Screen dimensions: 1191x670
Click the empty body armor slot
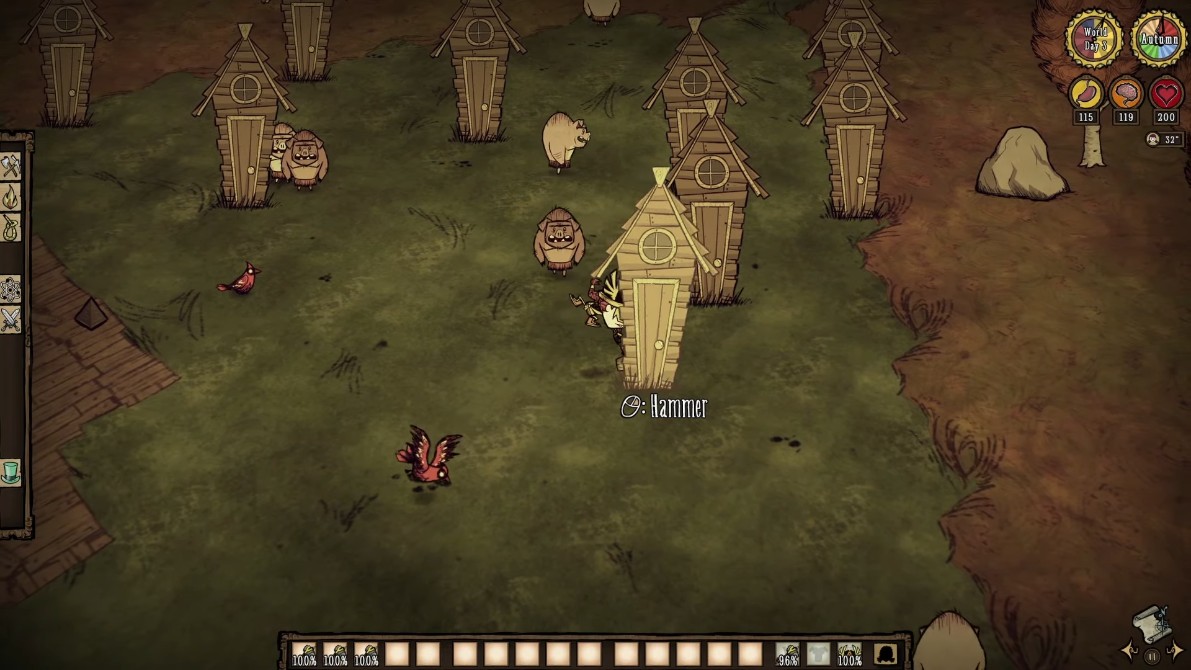click(x=818, y=654)
